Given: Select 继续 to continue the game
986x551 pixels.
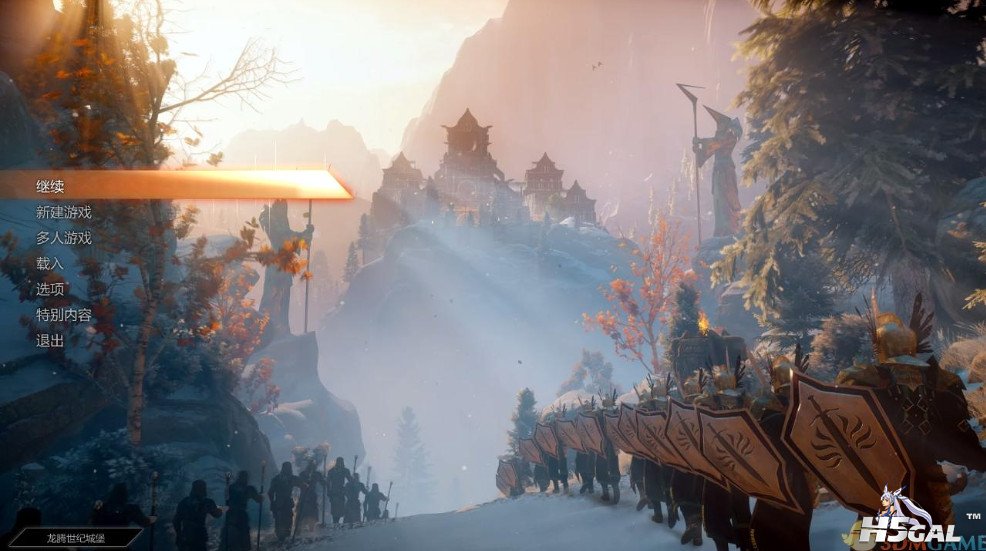Looking at the screenshot, I should [52, 186].
